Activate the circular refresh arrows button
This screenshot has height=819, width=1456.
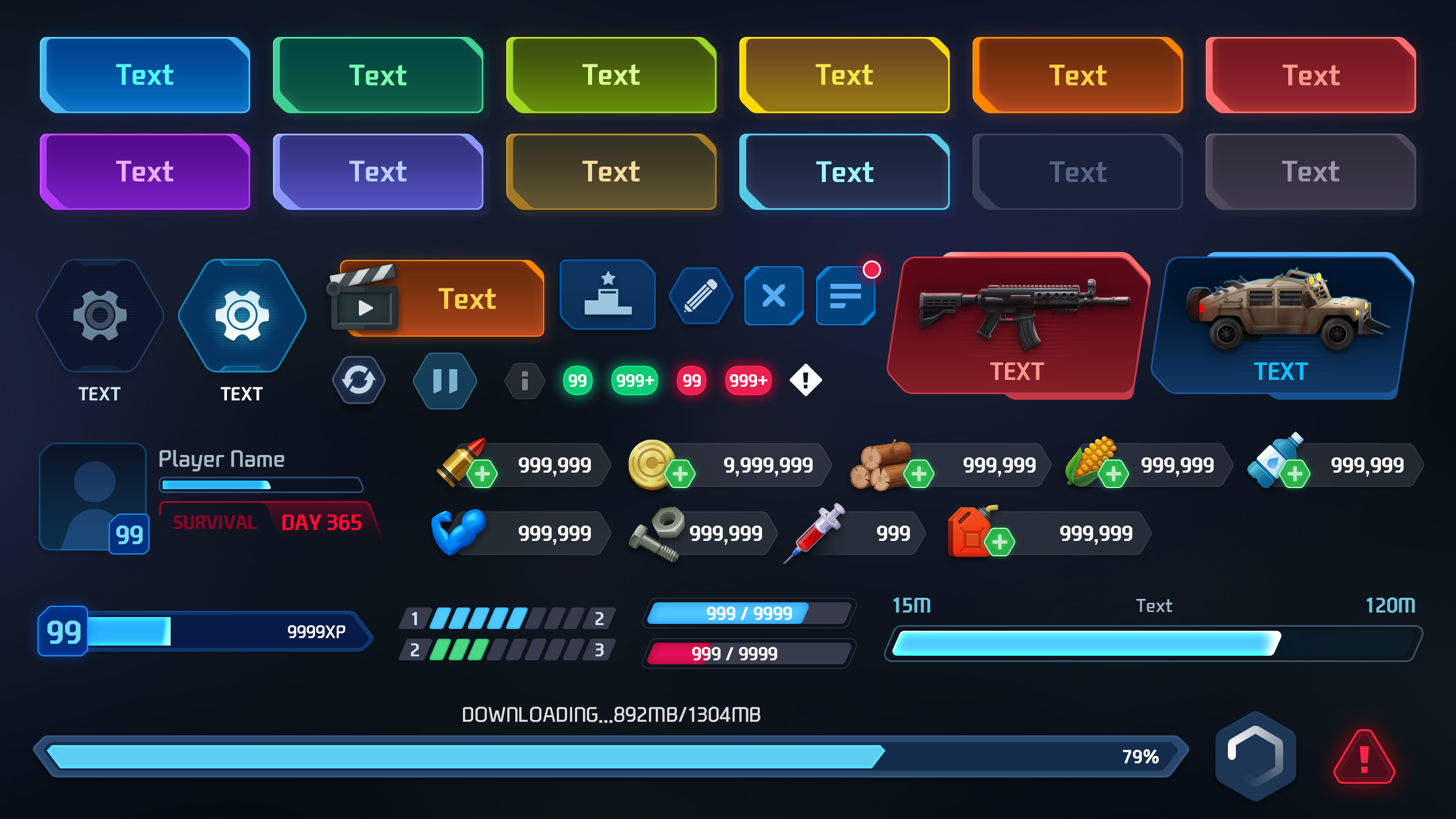(359, 380)
